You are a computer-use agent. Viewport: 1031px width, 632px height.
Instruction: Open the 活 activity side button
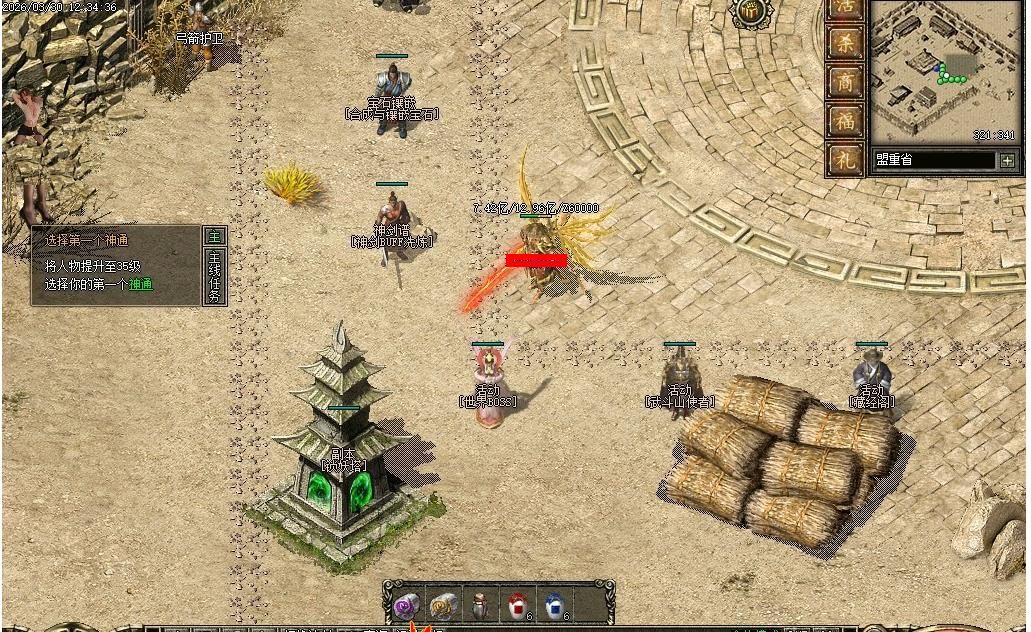coord(847,7)
